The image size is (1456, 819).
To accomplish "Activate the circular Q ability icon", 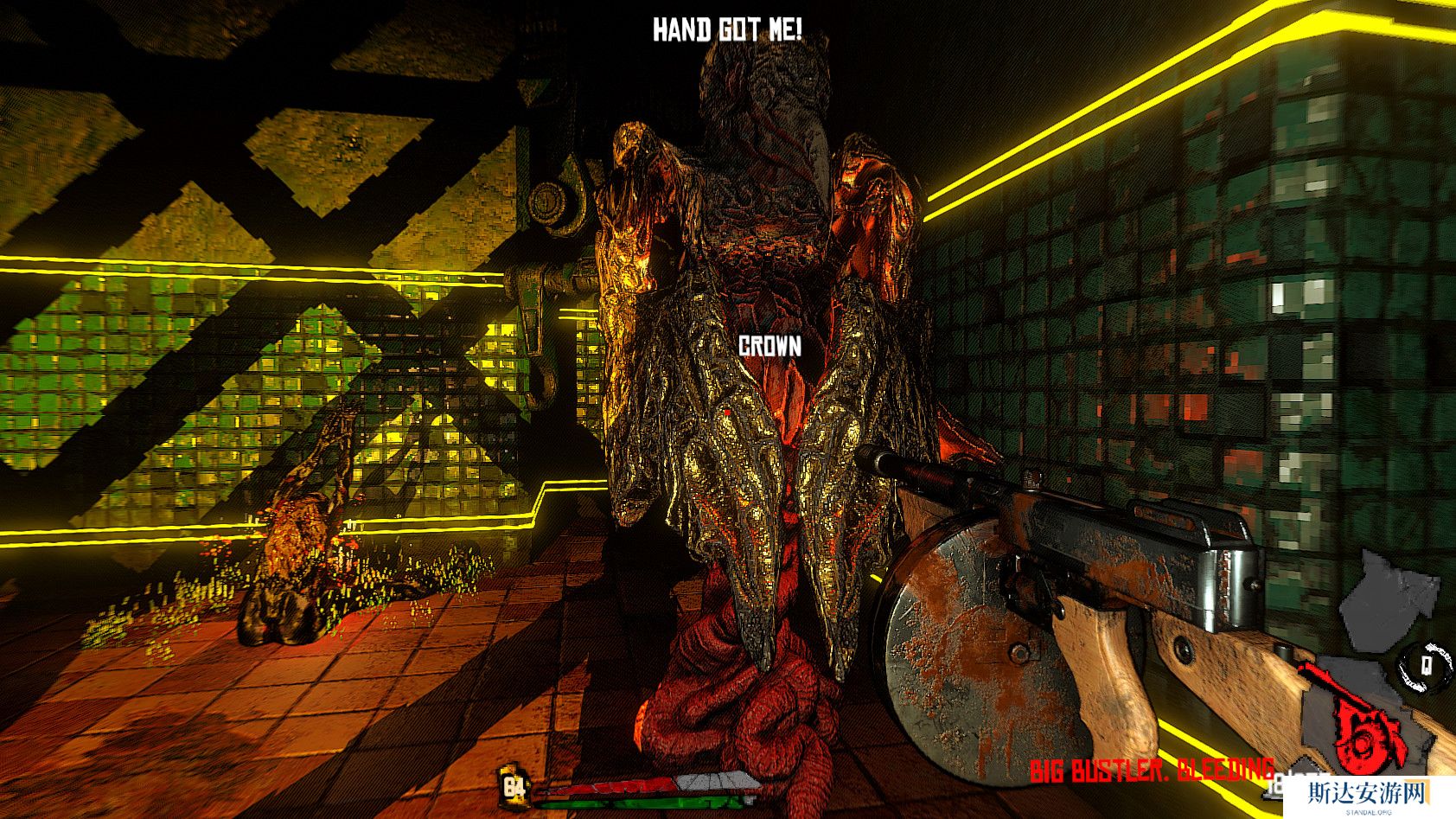I will tap(1426, 664).
